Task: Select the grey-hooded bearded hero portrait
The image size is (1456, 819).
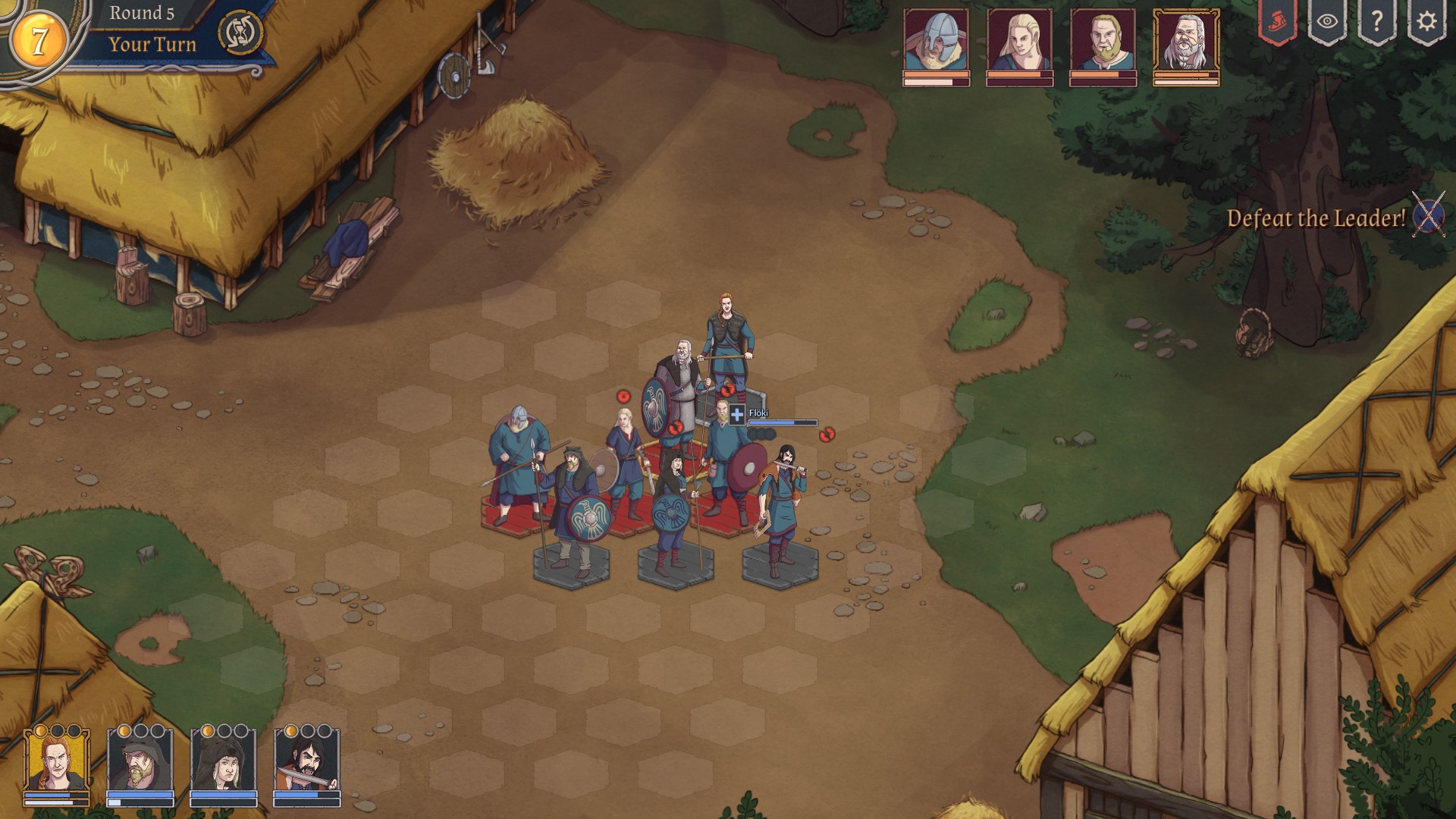Action: click(140, 762)
